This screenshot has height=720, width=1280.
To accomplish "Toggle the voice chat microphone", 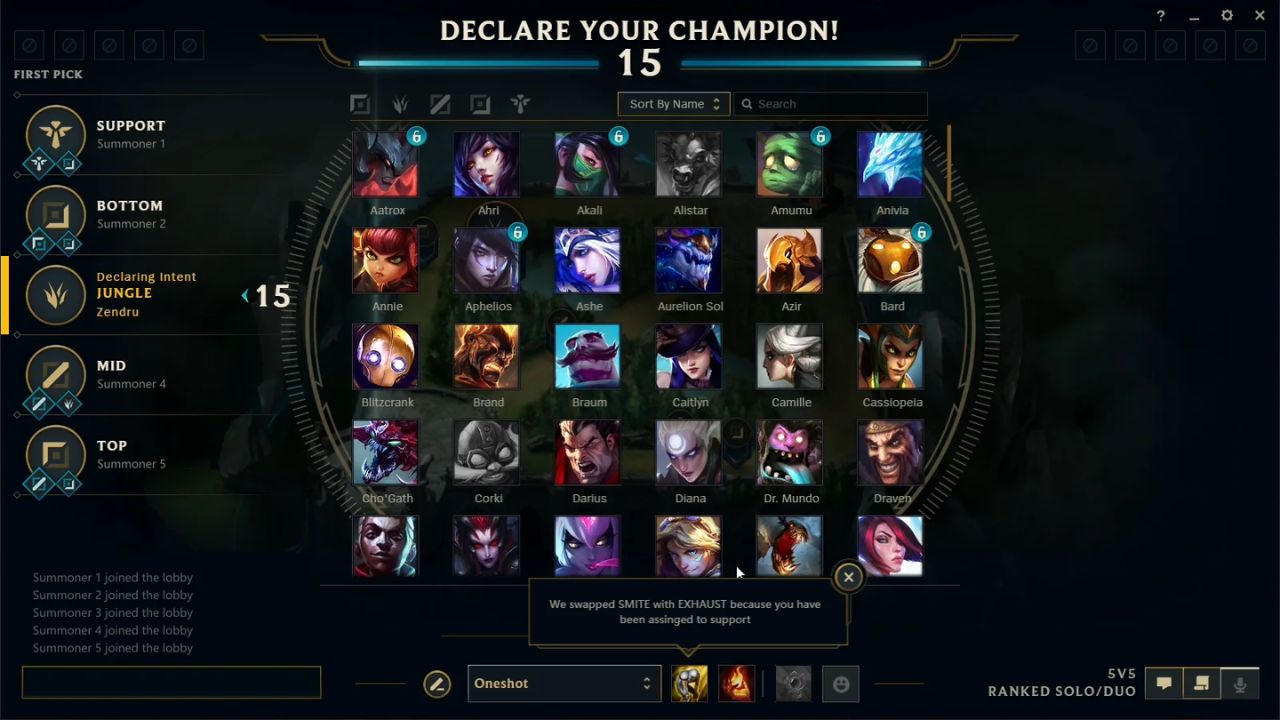I will pos(1240,683).
